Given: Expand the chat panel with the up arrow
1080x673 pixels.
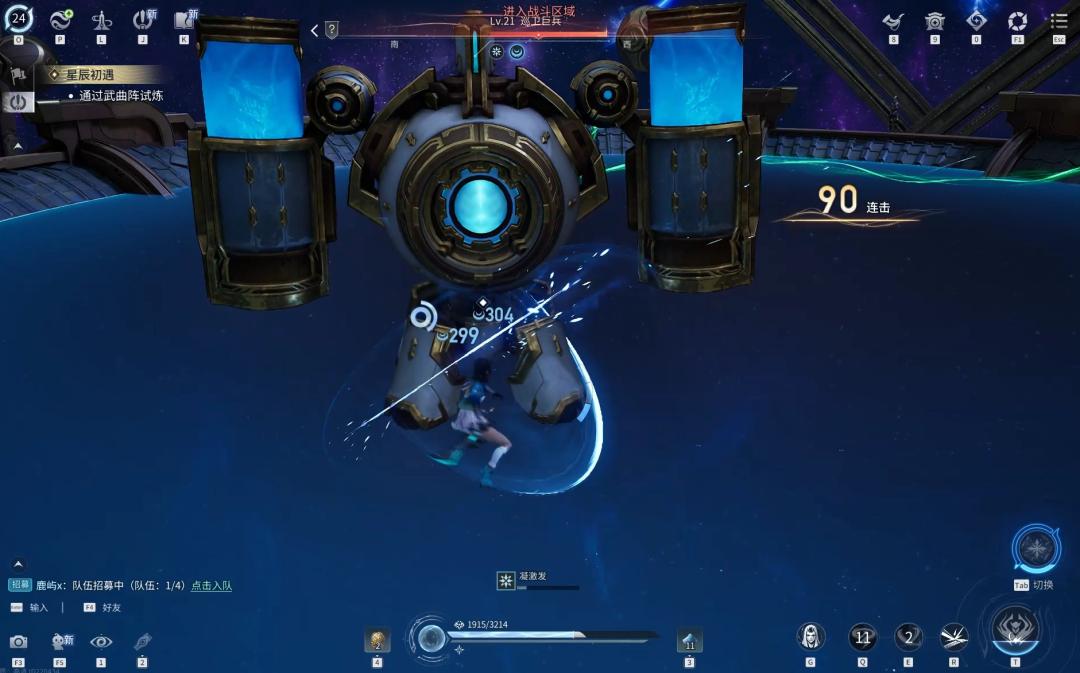Looking at the screenshot, I should 17,564.
